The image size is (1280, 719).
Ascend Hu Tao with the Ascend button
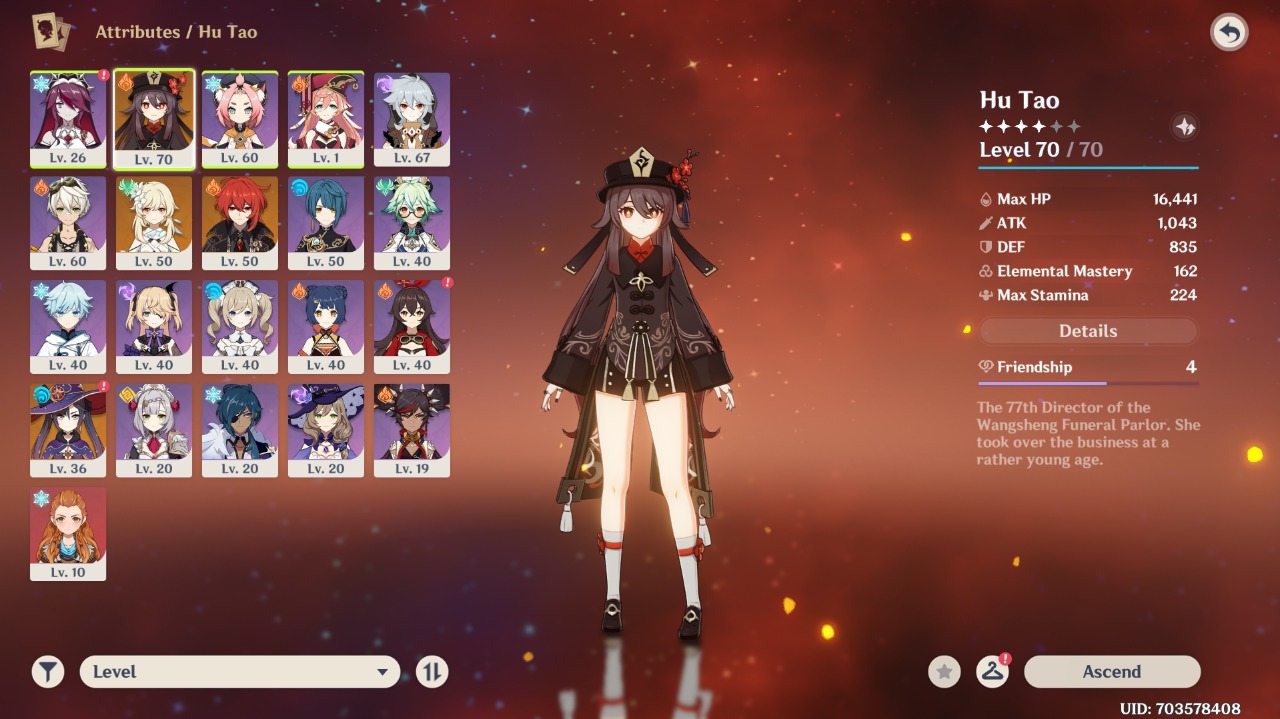coord(1111,672)
